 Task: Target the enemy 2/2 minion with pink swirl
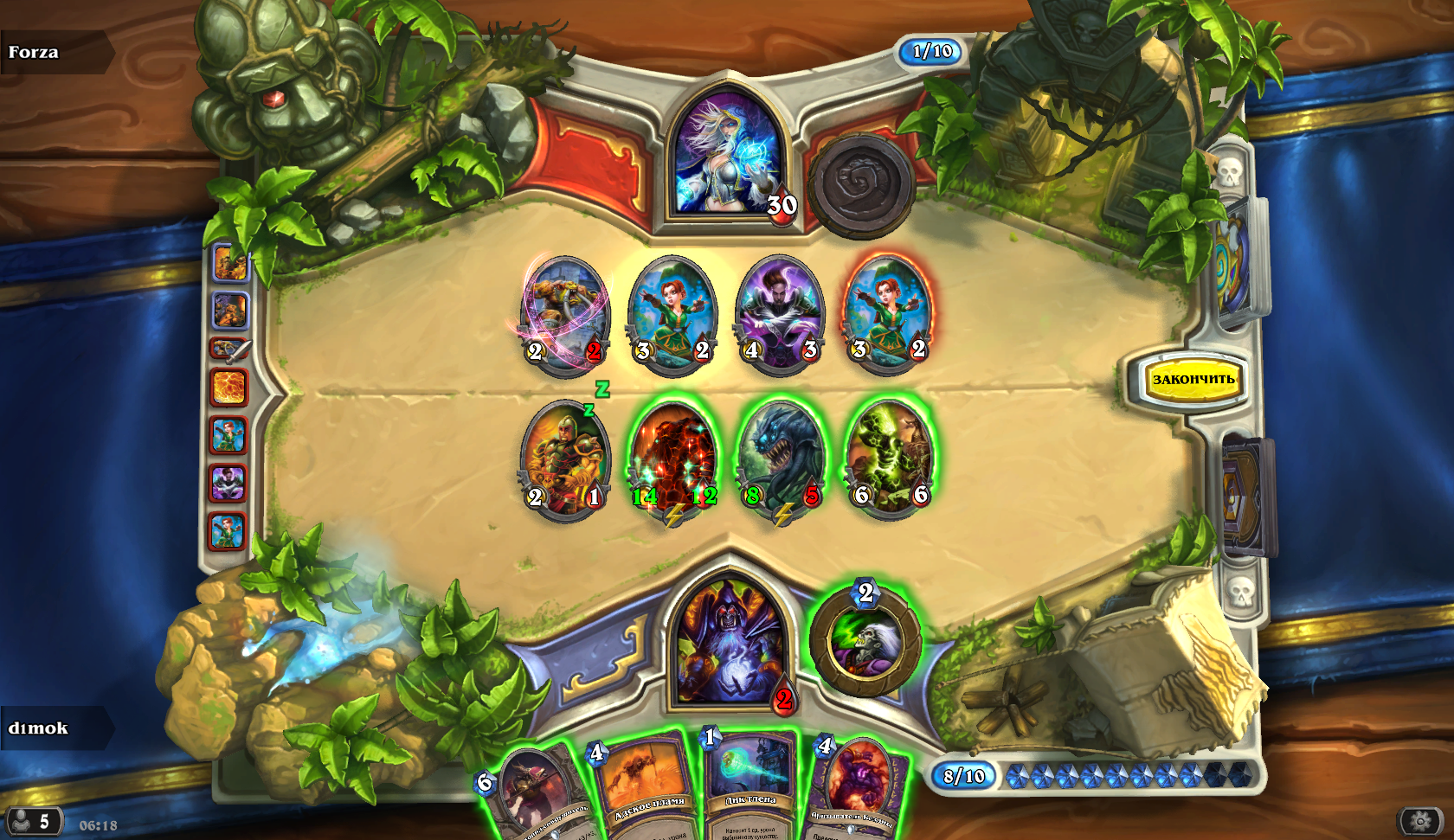pos(566,313)
